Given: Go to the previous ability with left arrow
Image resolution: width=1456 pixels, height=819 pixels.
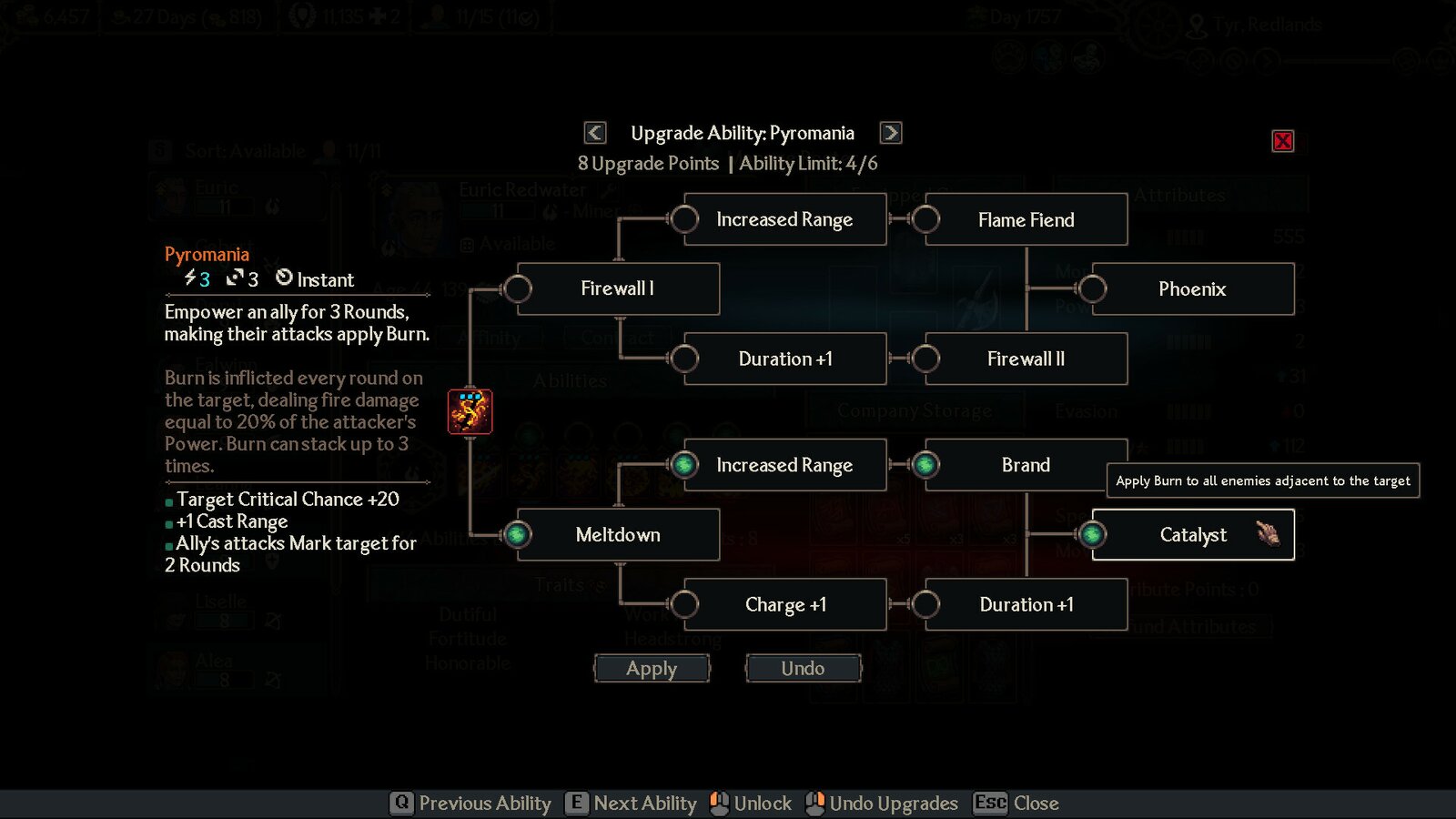Looking at the screenshot, I should point(595,133).
